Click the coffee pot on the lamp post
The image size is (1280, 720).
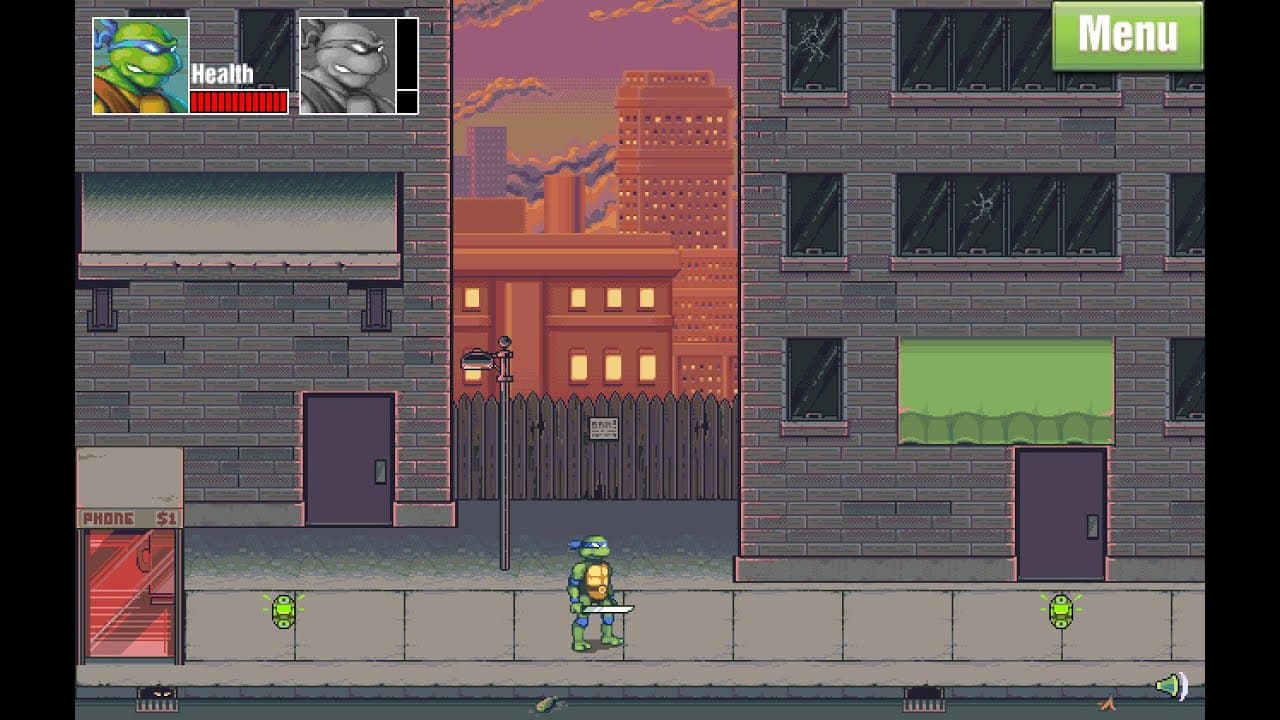478,364
